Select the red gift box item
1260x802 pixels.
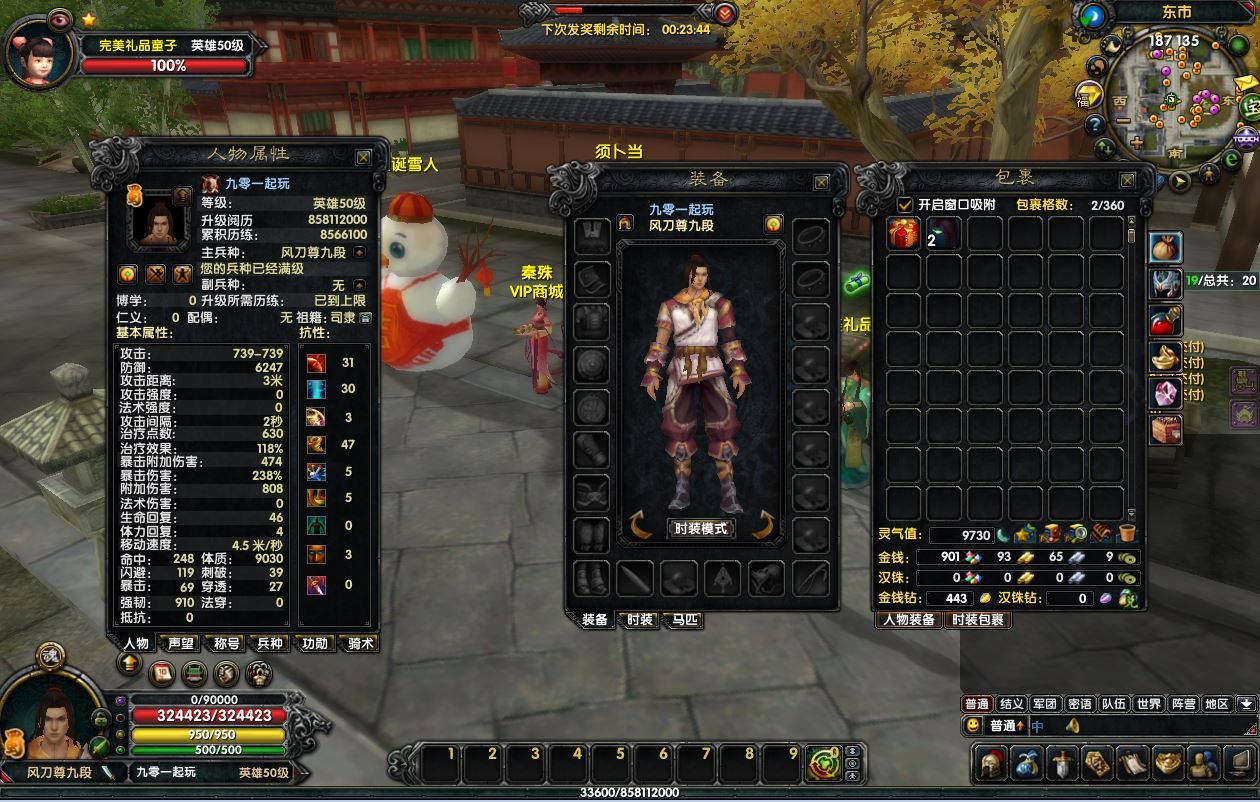904,234
